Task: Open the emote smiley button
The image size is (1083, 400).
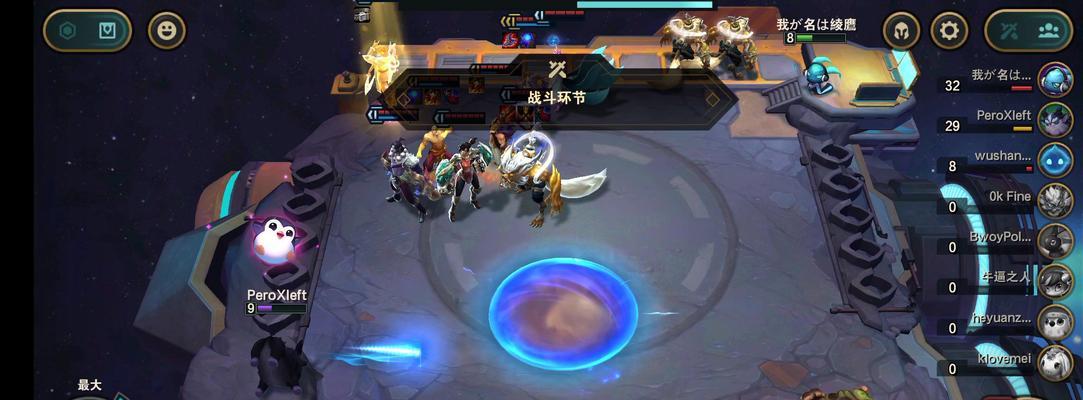Action: [x=167, y=30]
